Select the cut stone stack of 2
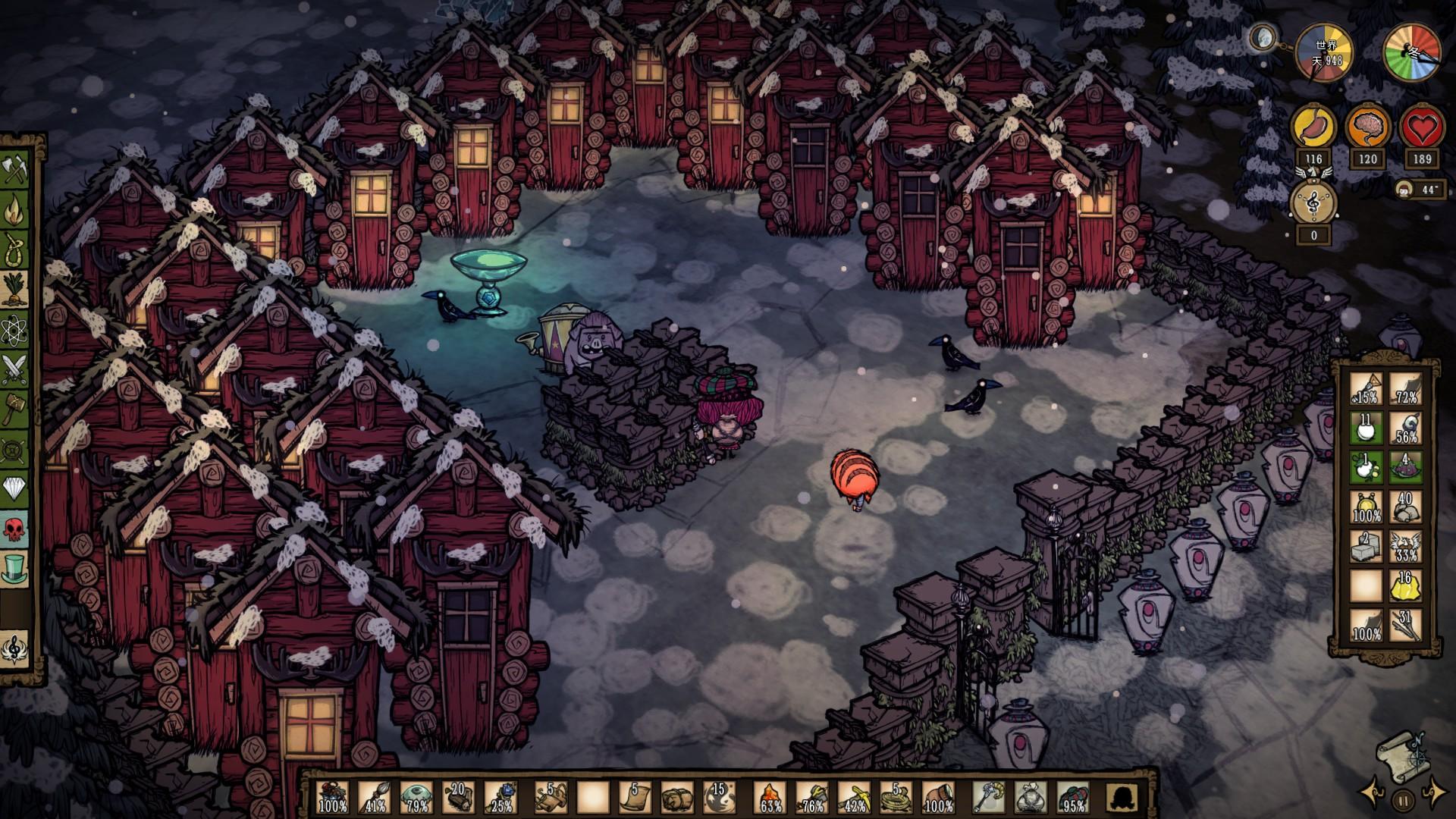The width and height of the screenshot is (1456, 819). [x=1366, y=546]
